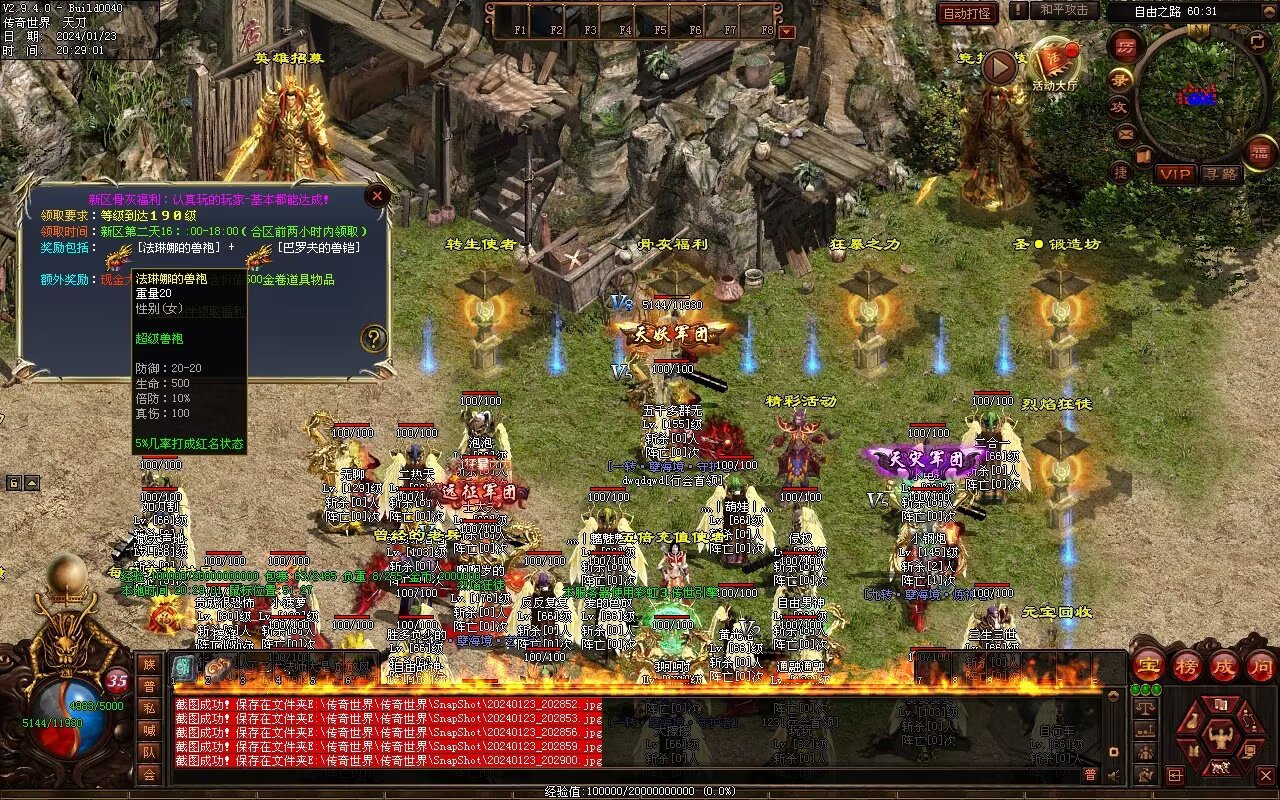This screenshot has height=800, width=1280.
Task: Open the 活动大厅 activity hall icon
Action: 1055,65
